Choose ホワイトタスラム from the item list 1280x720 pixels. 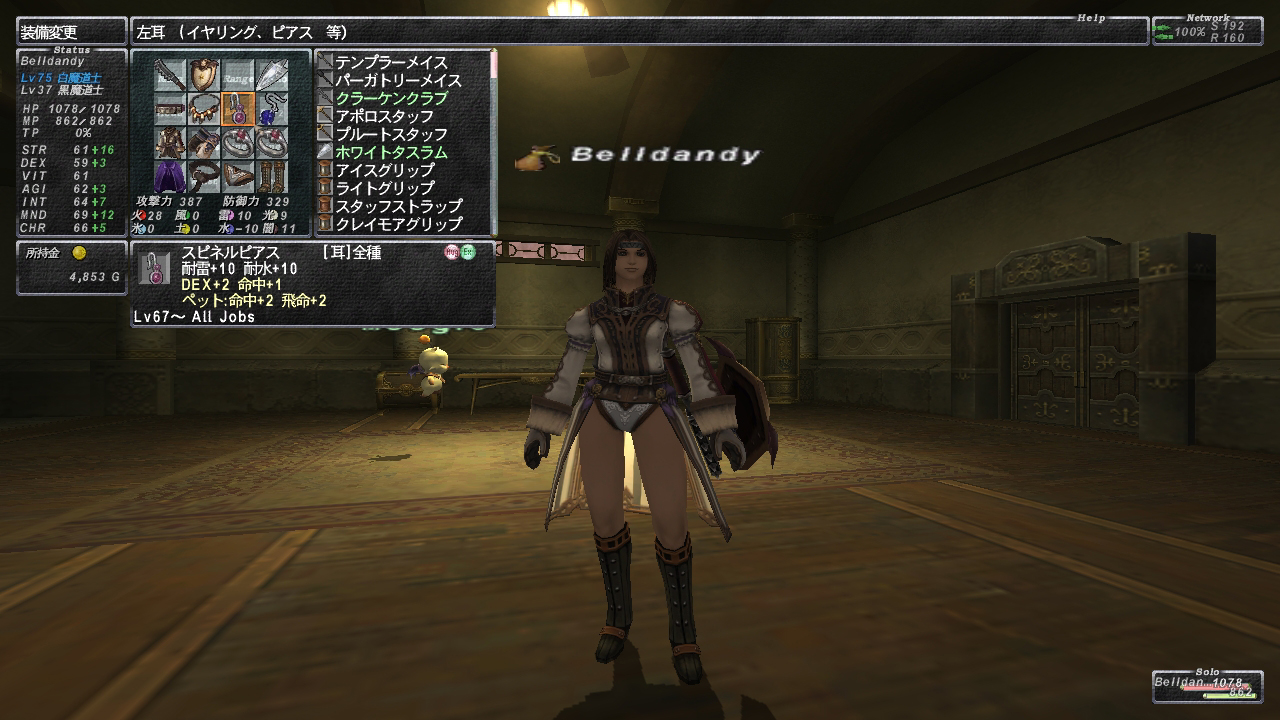click(391, 153)
